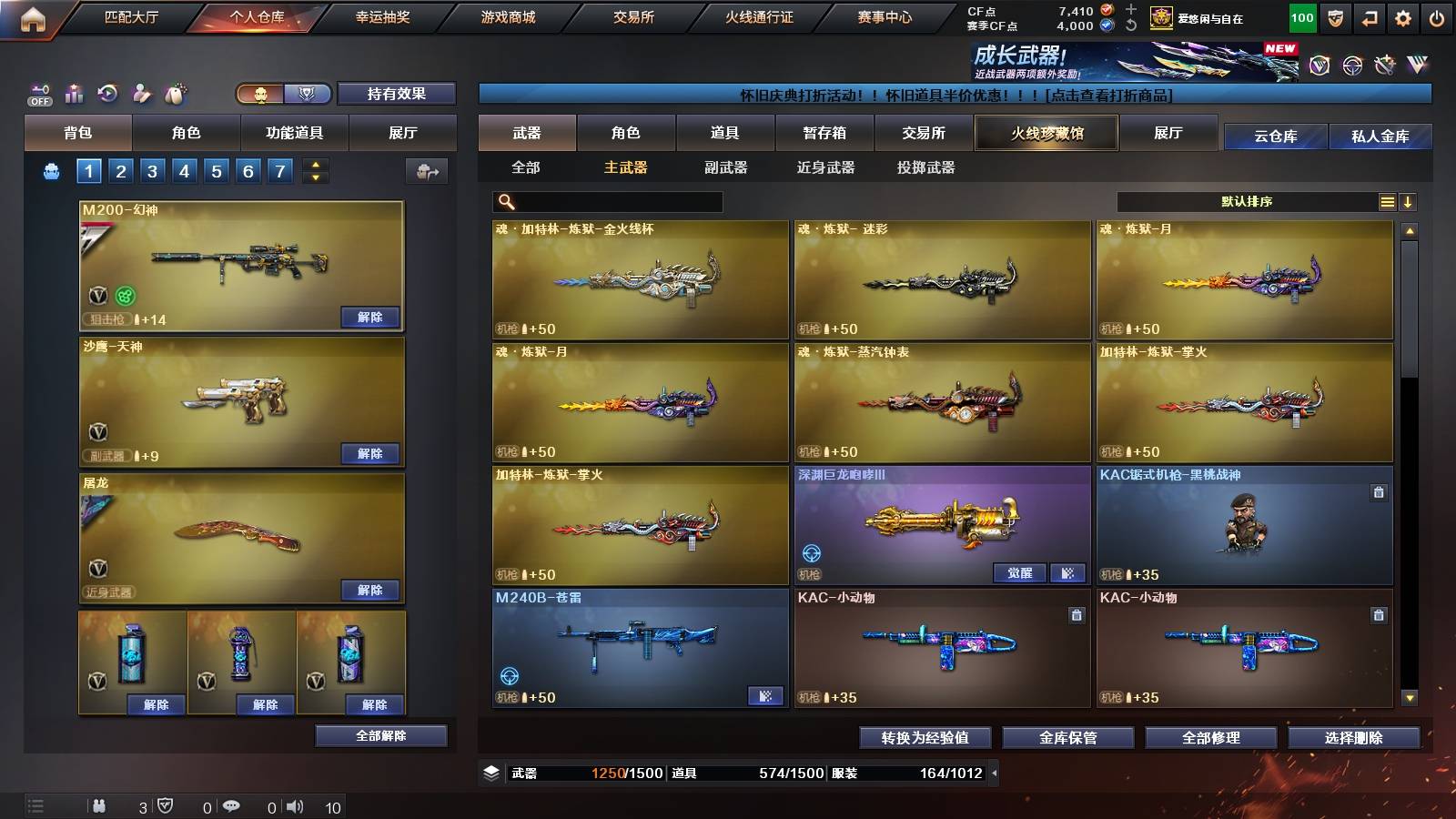
Task: Open the repair wrench icon below the banner
Action: (1386, 65)
